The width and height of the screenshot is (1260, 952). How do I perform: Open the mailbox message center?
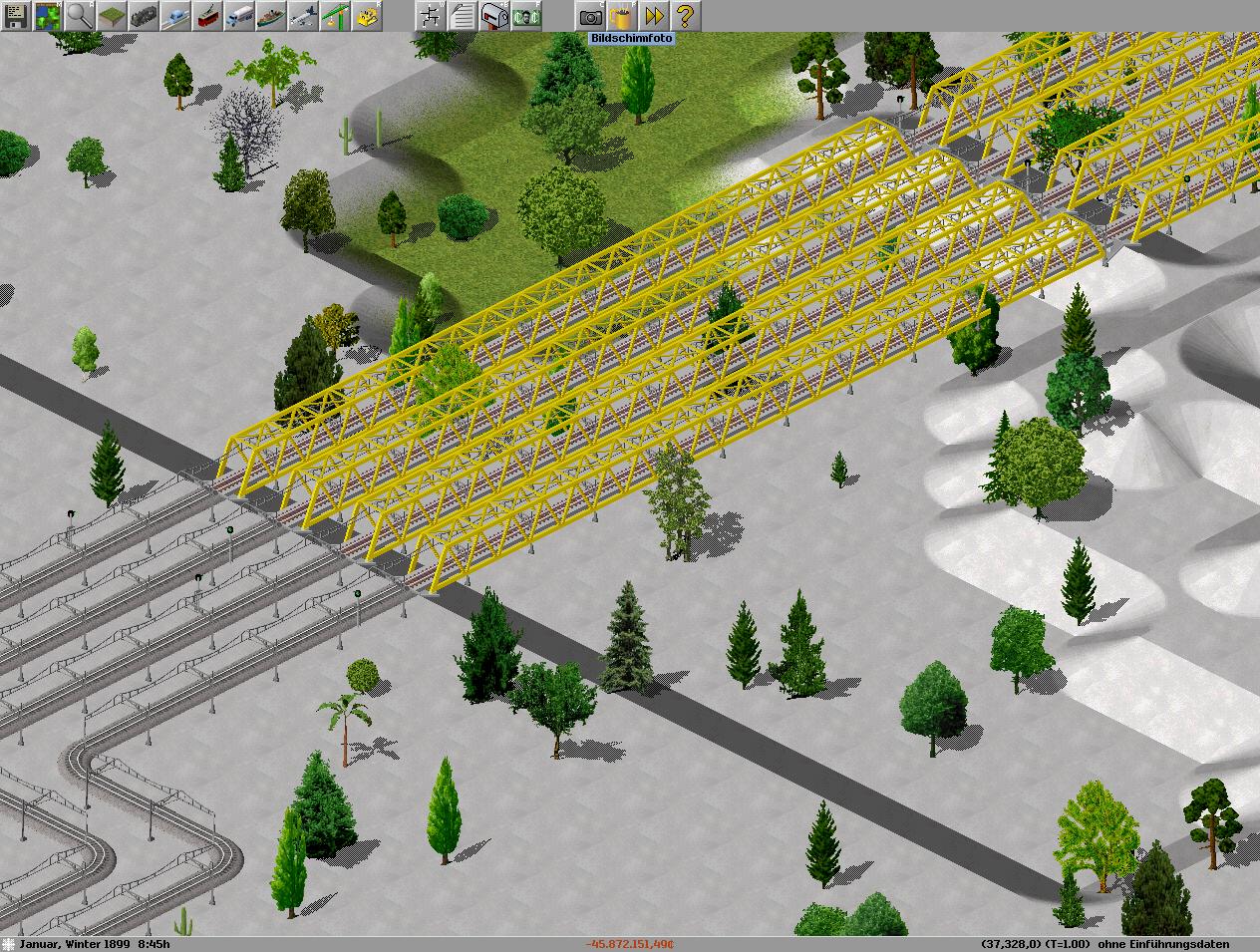pos(494,15)
